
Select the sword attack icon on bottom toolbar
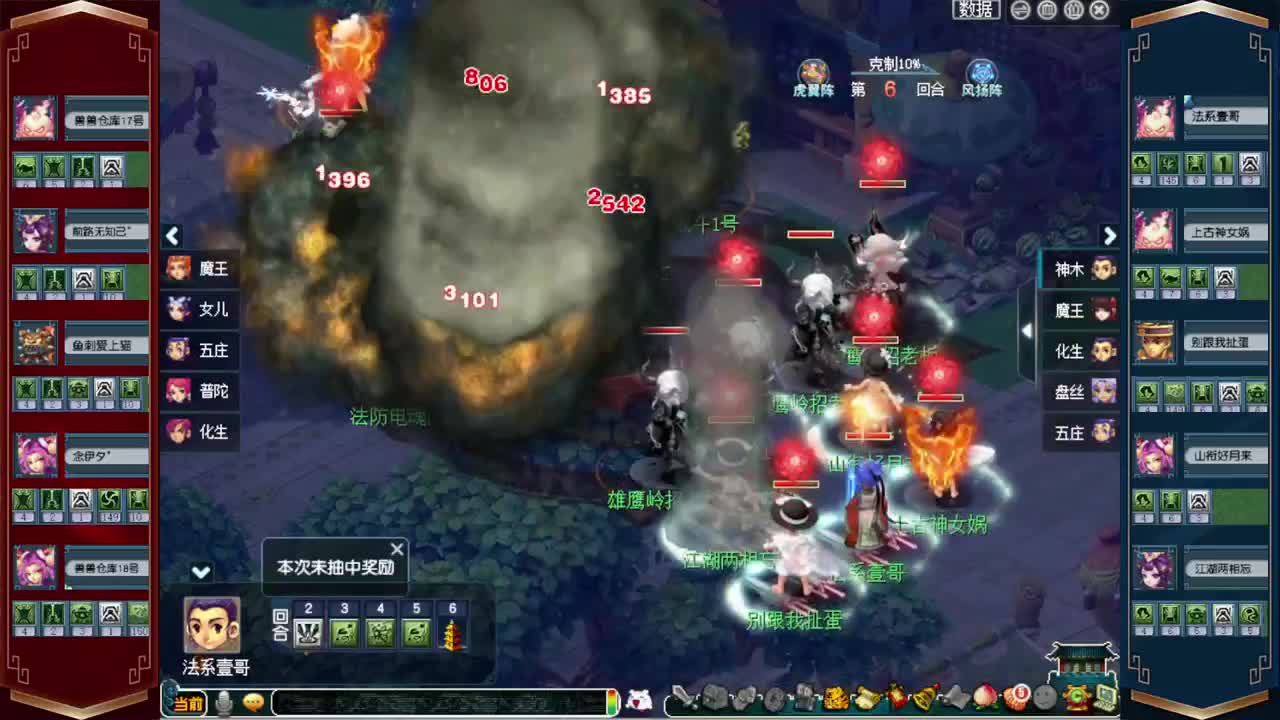pos(683,701)
